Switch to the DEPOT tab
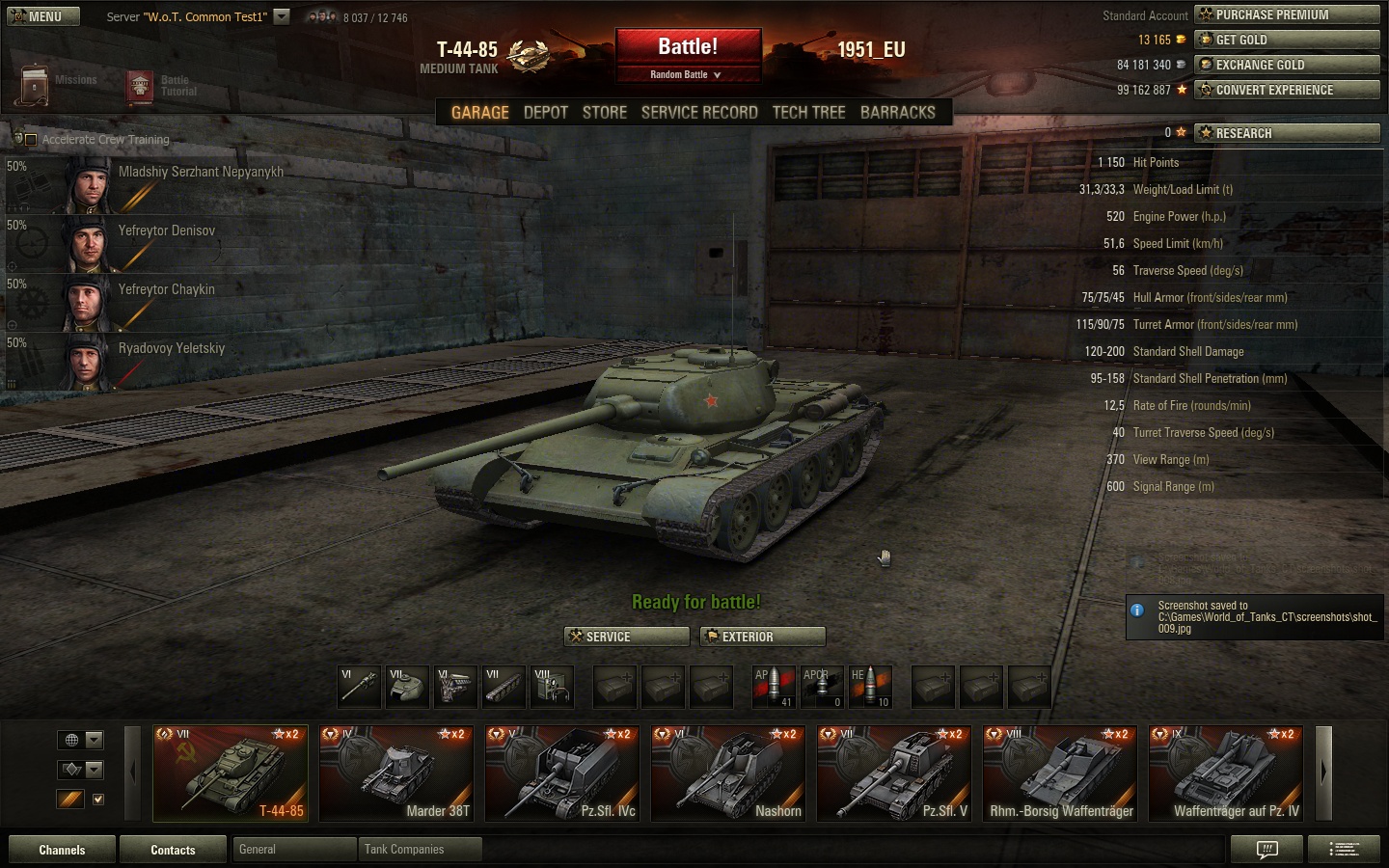The width and height of the screenshot is (1389, 868). (x=545, y=113)
